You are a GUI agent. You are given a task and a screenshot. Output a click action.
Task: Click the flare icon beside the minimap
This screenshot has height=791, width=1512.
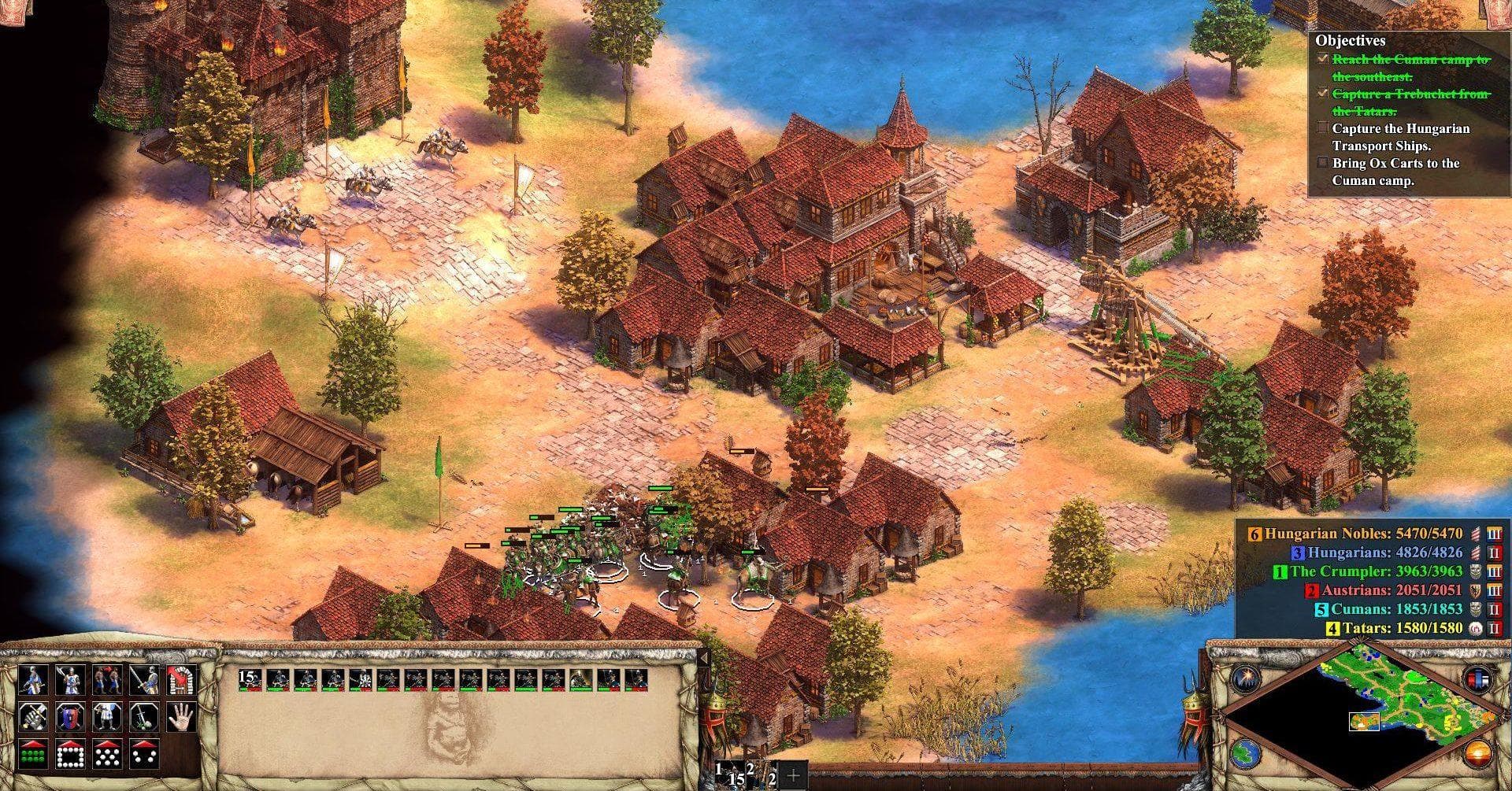pyautogui.click(x=1247, y=678)
